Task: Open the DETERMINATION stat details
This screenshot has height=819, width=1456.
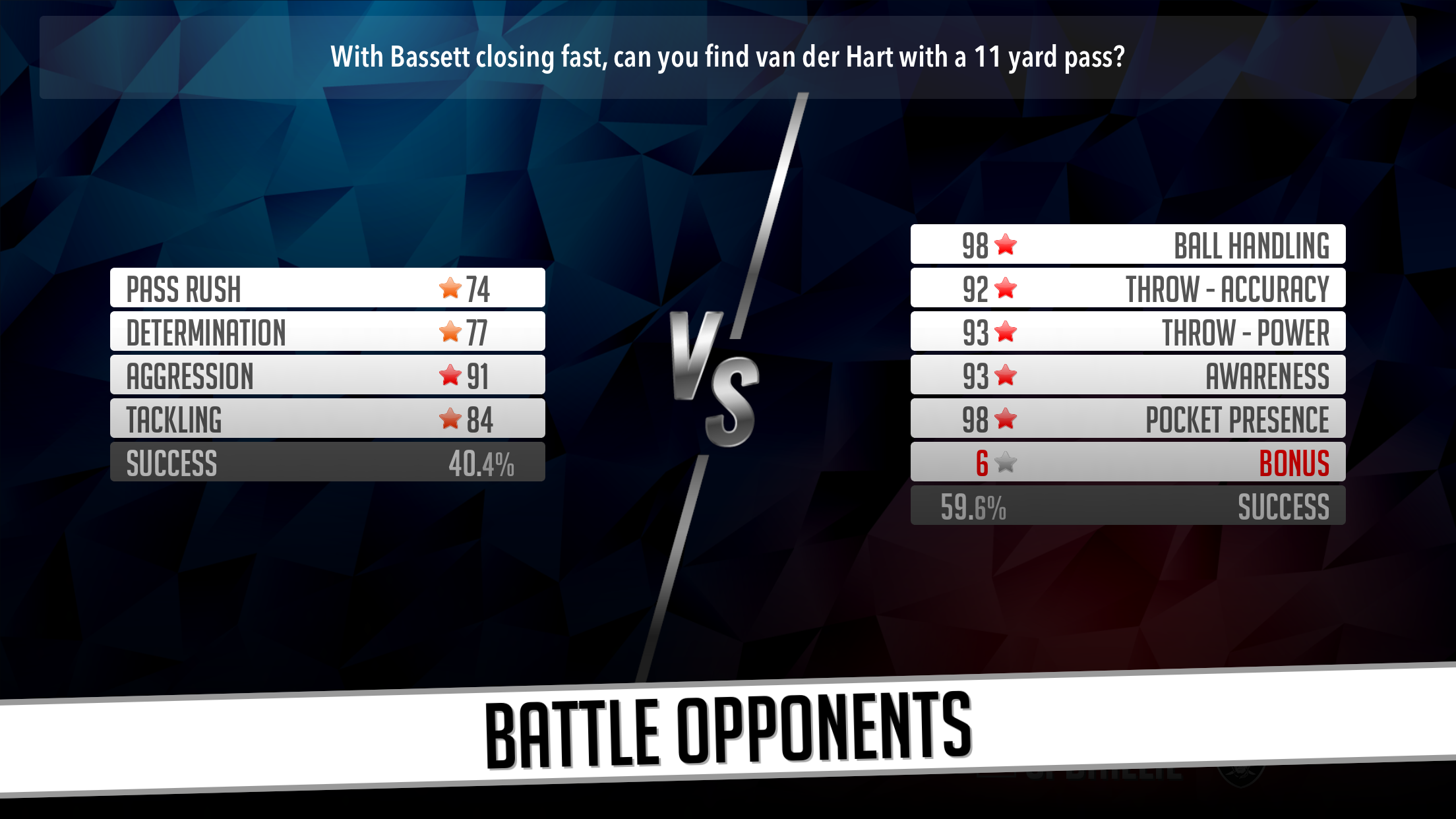Action: coord(328,330)
